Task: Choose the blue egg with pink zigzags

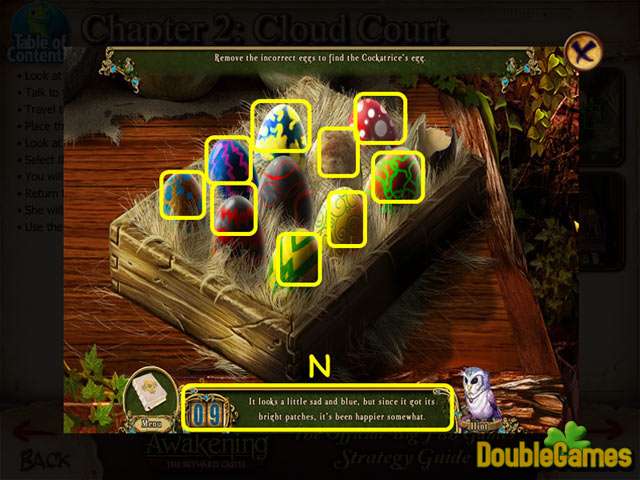Action: (228, 159)
